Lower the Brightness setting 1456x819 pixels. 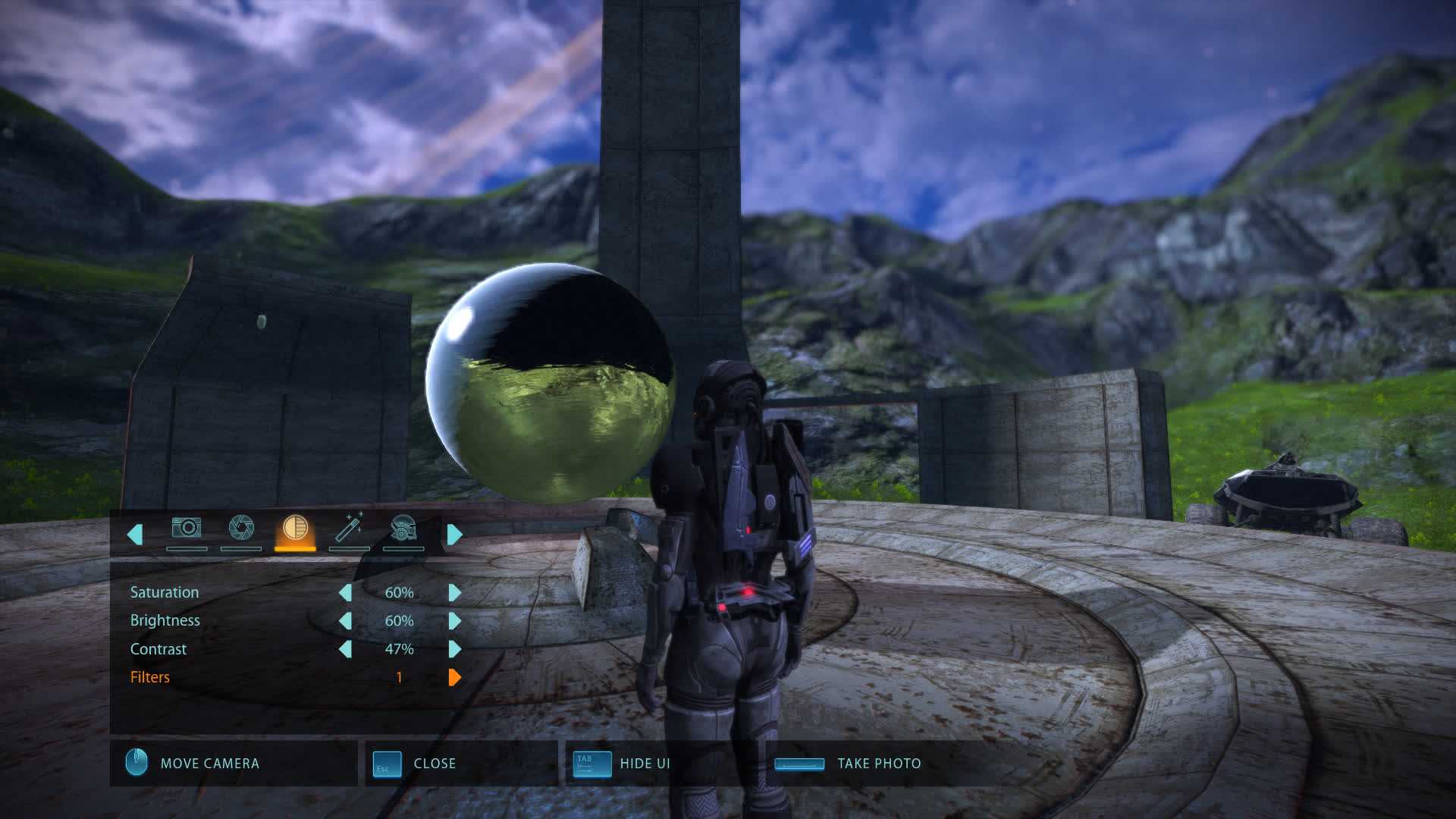[345, 621]
